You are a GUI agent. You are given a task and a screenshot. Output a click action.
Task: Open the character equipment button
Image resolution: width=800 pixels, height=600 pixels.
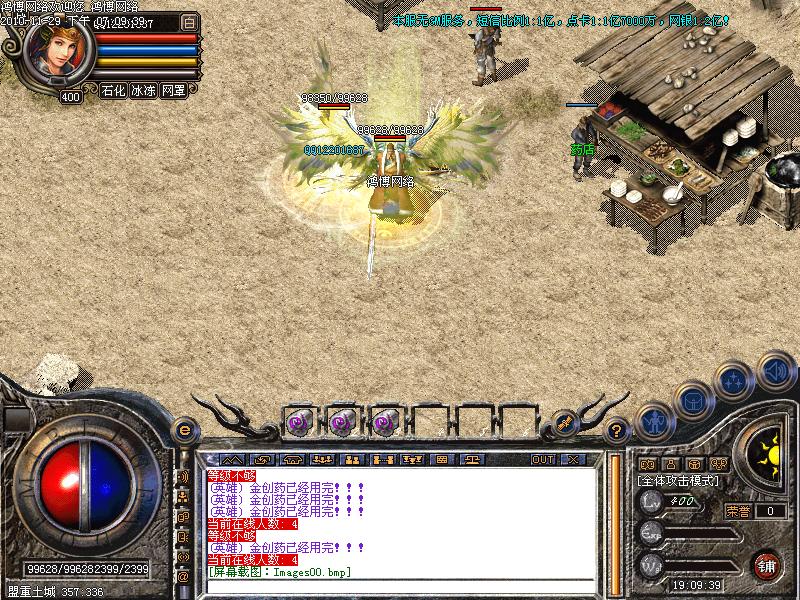pos(653,421)
